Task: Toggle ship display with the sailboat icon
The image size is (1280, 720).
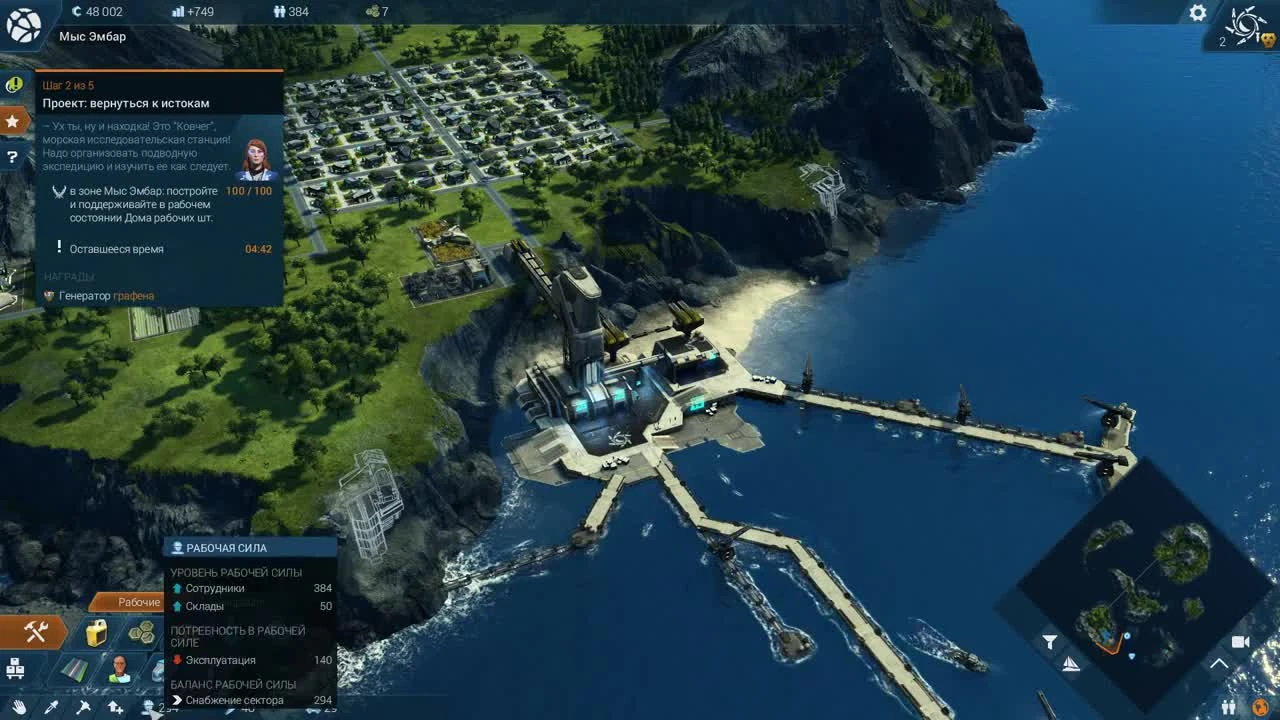Action: (x=1070, y=664)
